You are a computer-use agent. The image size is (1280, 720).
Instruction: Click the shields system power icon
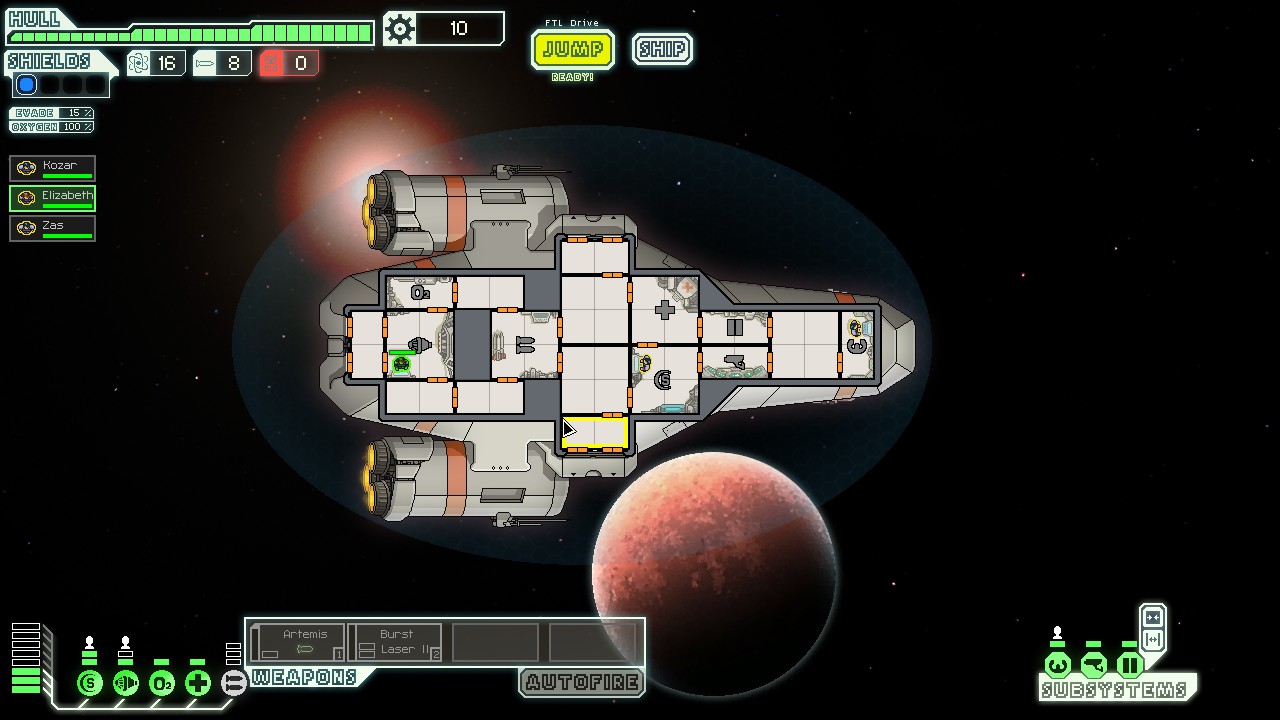(x=90, y=684)
